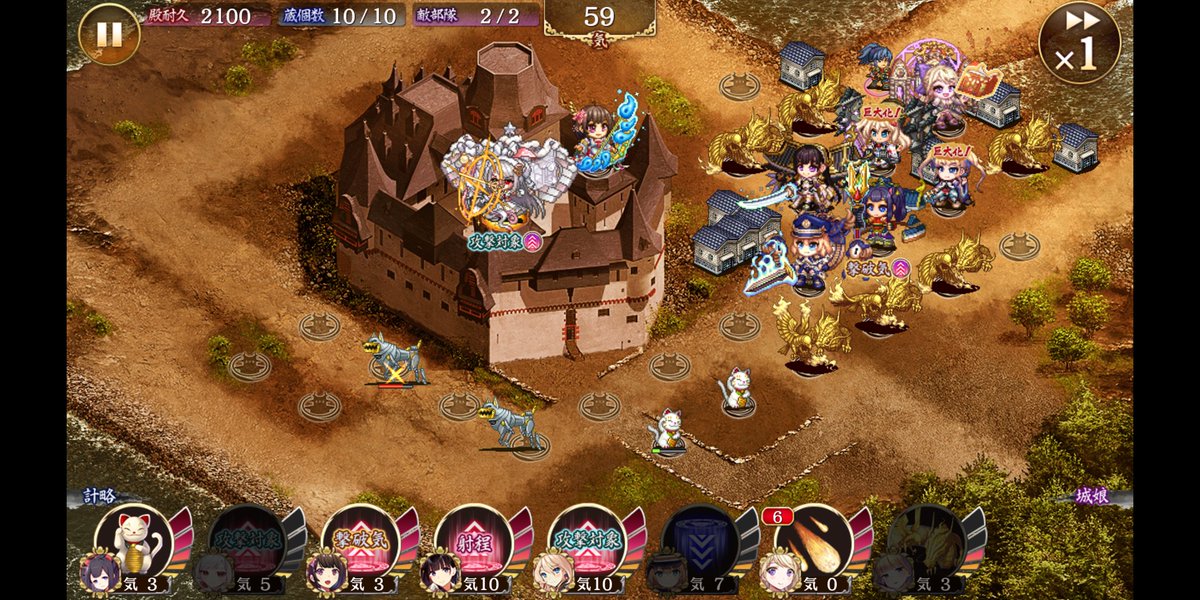Toggle the ×1 fast-forward speed button
The height and width of the screenshot is (600, 1200).
(x=1079, y=42)
